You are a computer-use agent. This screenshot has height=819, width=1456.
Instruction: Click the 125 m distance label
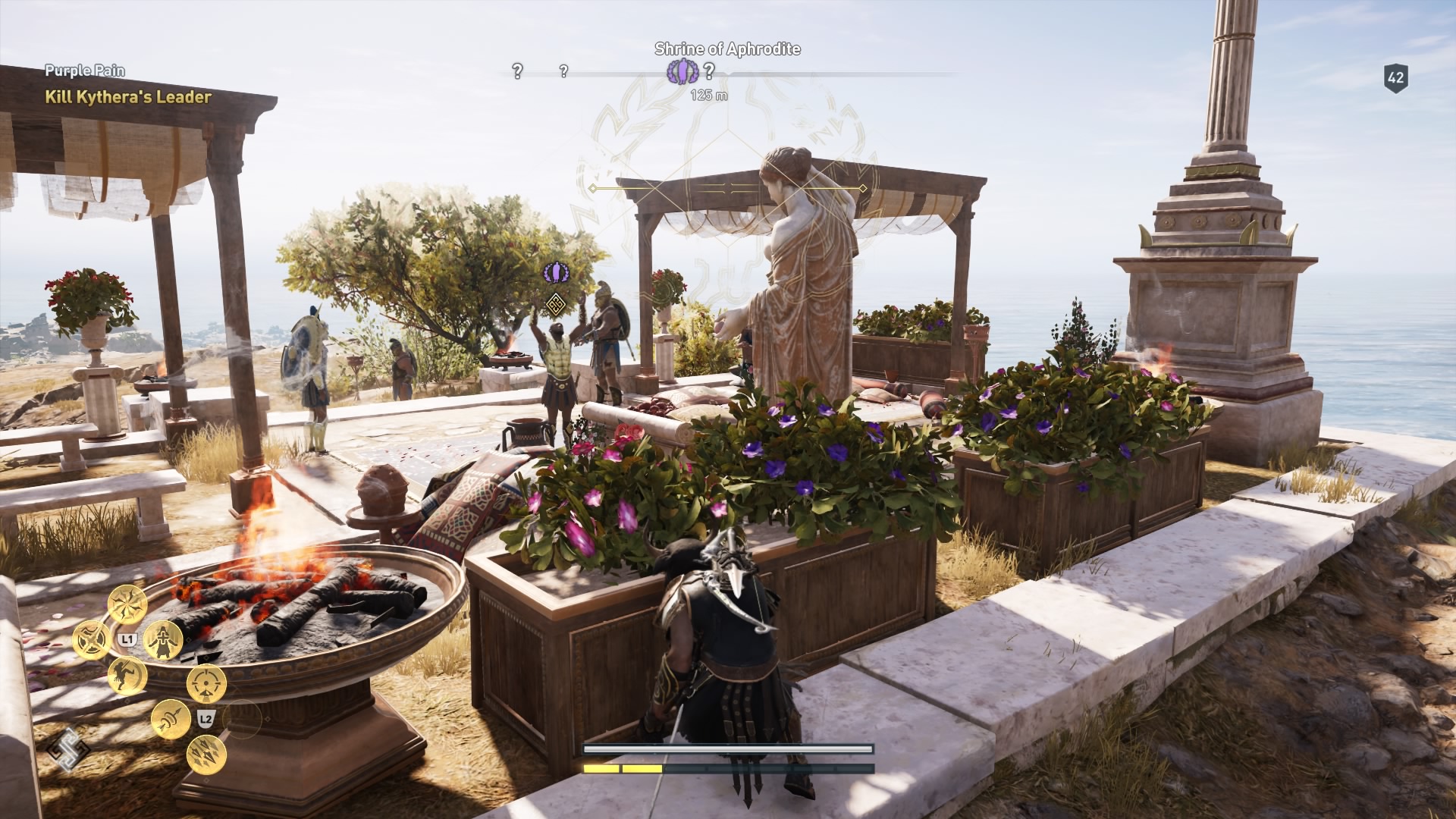pos(708,94)
